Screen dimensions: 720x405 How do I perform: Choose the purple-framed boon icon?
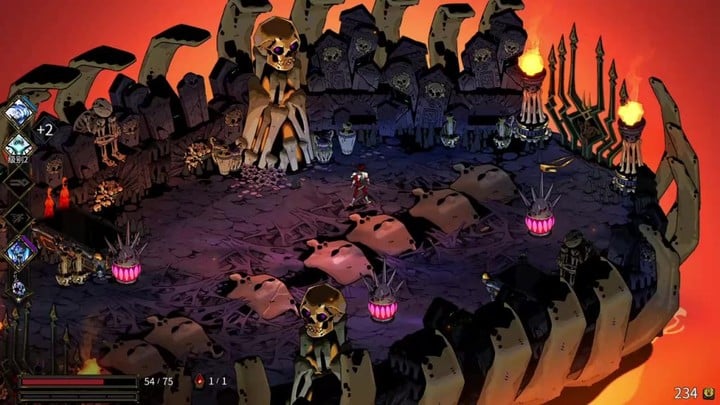click(x=18, y=252)
